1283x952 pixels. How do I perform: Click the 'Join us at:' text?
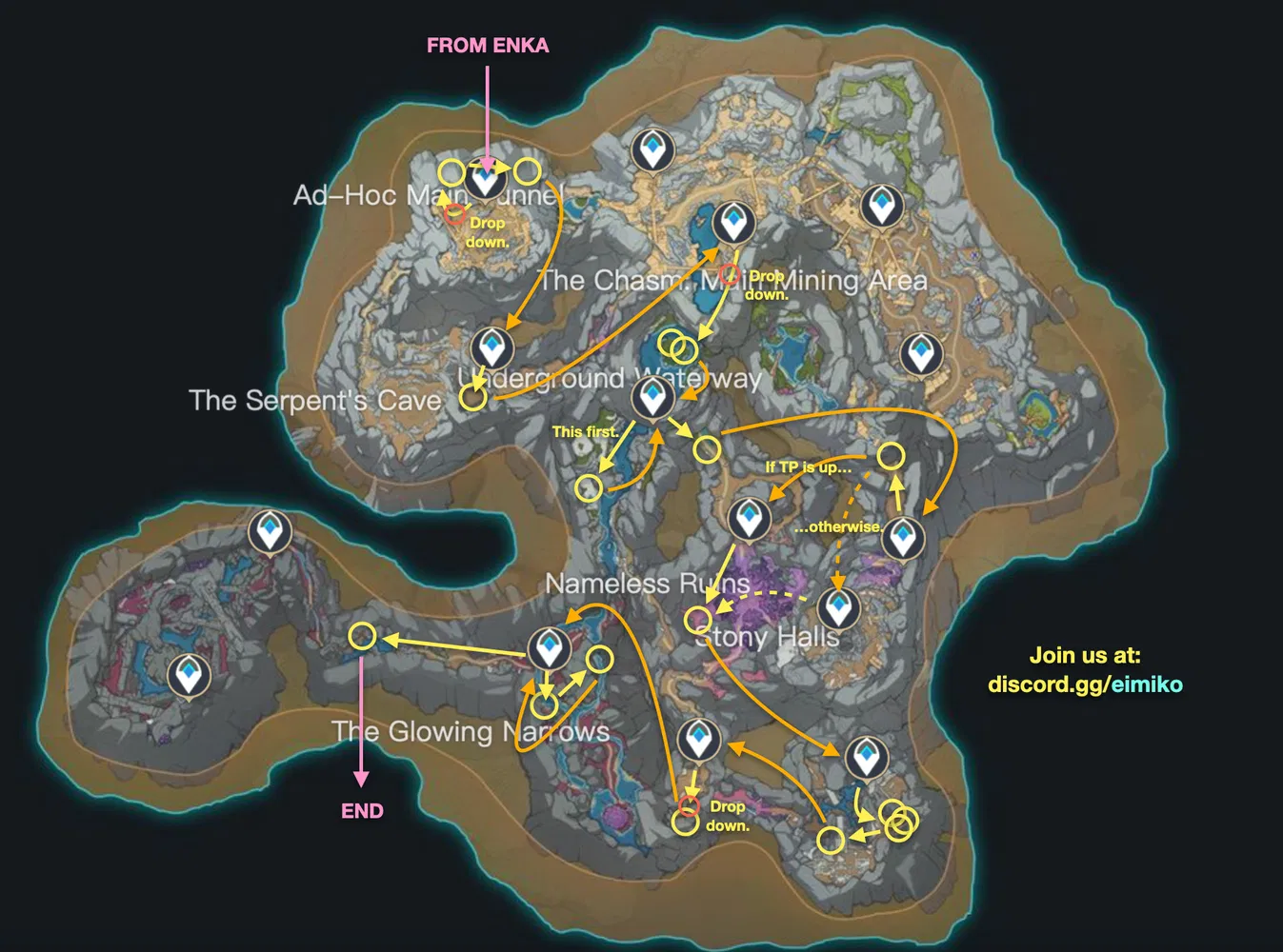point(1085,655)
